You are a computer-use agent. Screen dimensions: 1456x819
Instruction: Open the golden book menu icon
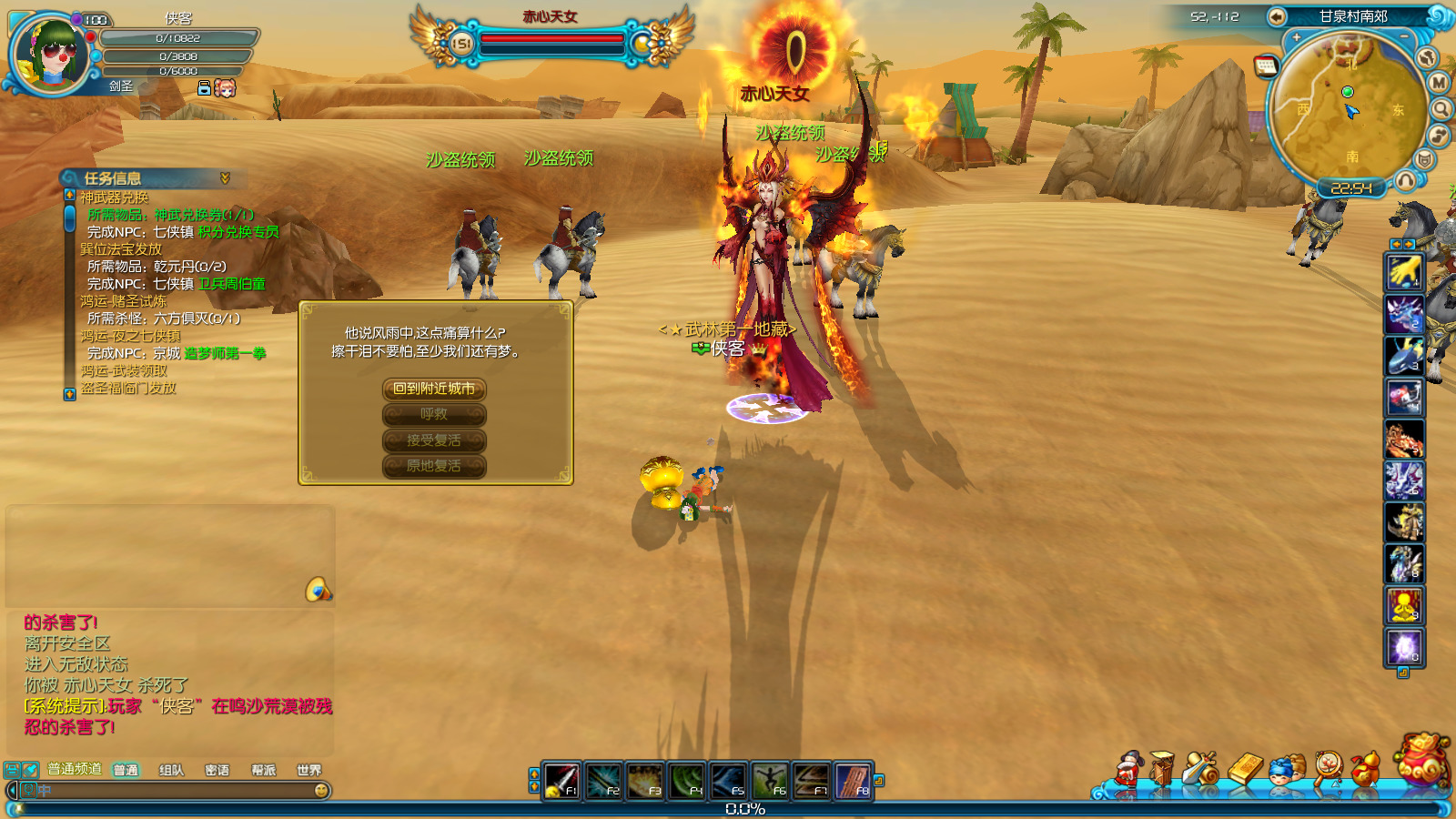coord(1245,770)
